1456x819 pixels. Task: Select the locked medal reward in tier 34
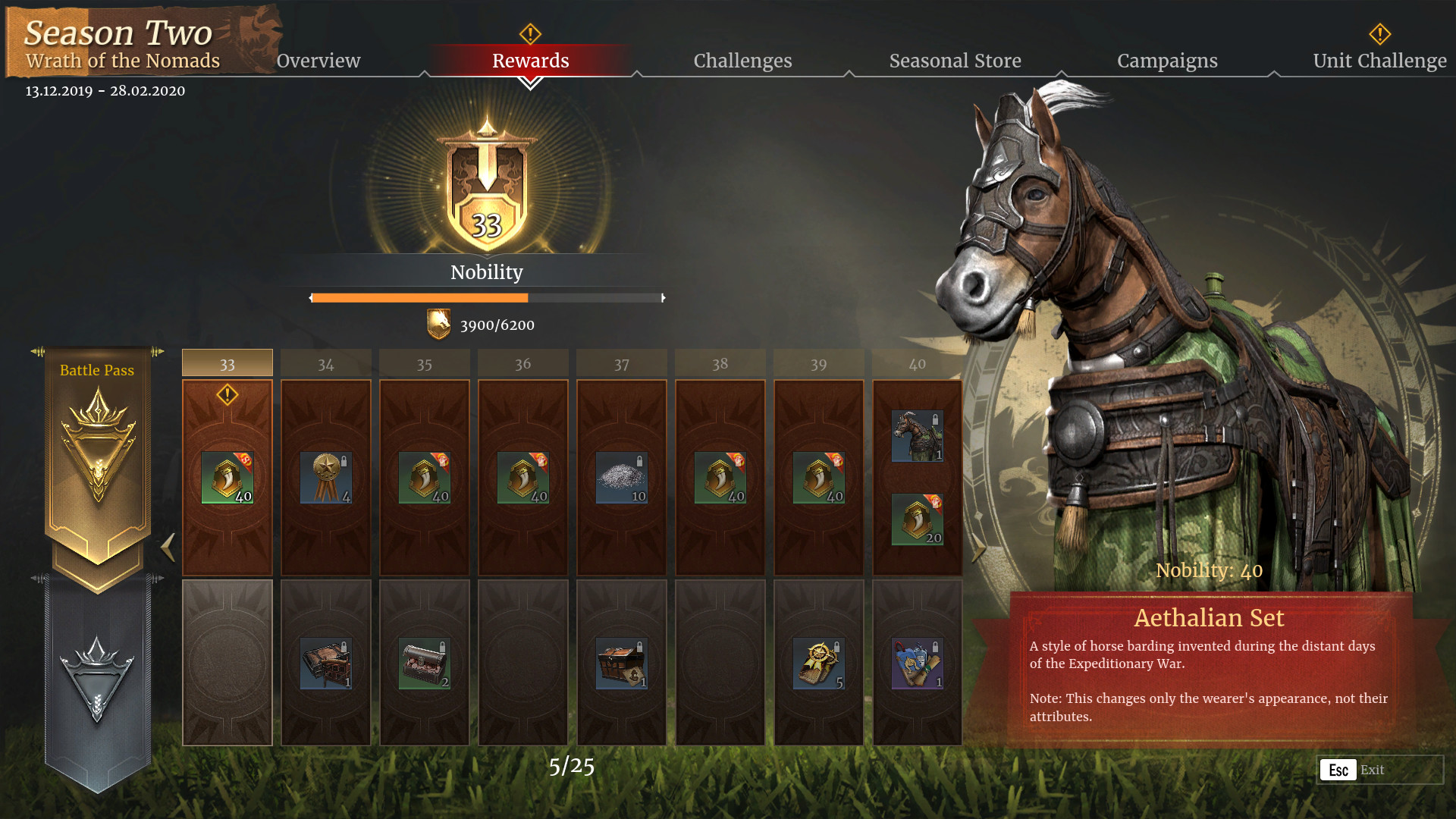point(325,478)
